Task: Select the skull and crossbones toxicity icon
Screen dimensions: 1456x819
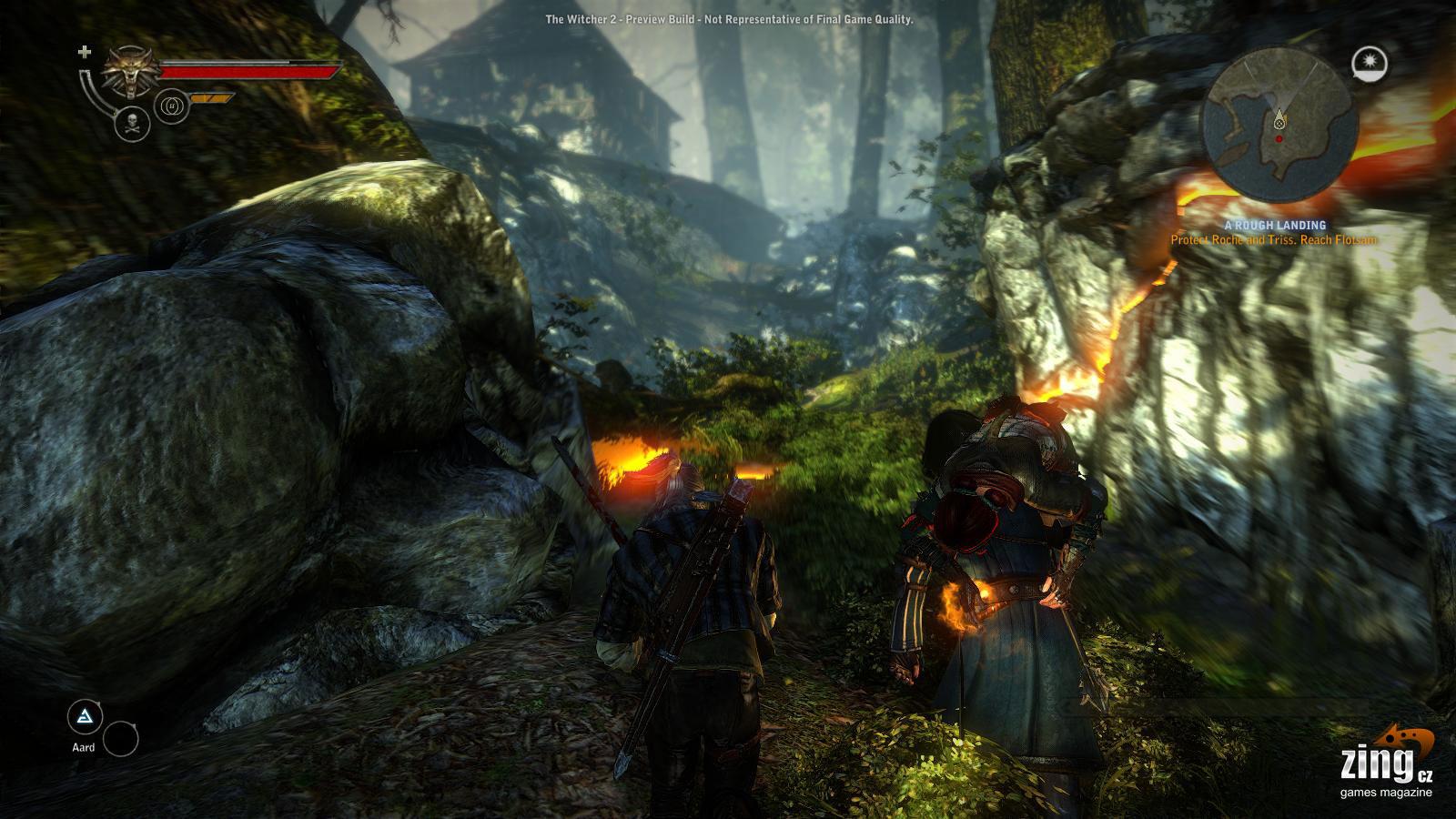Action: [x=133, y=123]
